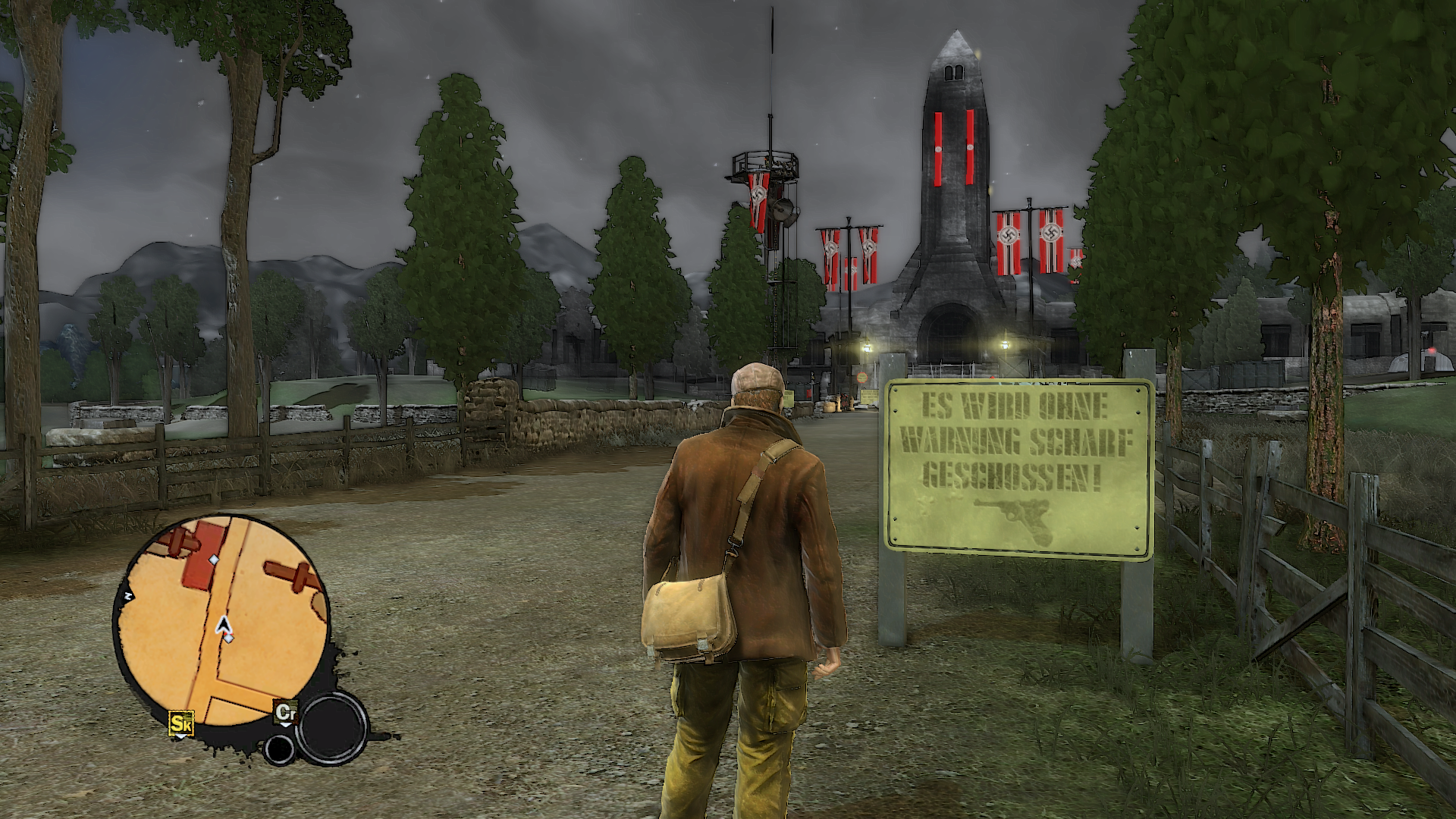
Task: Select the Cr map marker
Action: point(285,714)
